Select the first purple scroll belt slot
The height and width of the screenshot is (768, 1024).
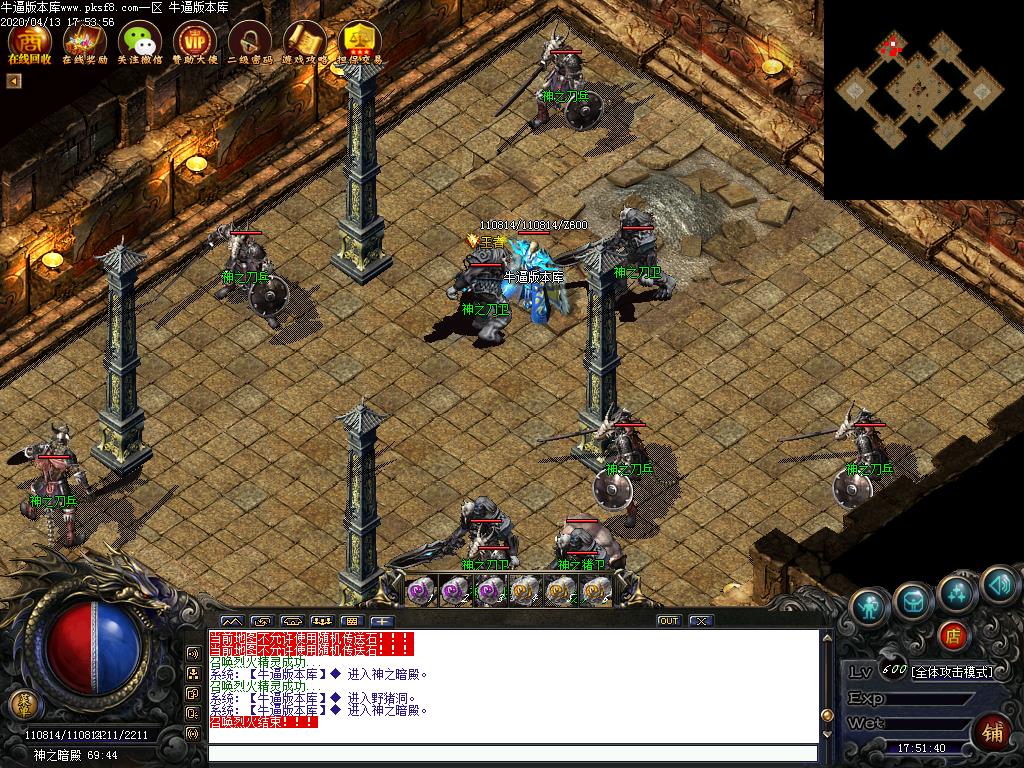(x=420, y=590)
